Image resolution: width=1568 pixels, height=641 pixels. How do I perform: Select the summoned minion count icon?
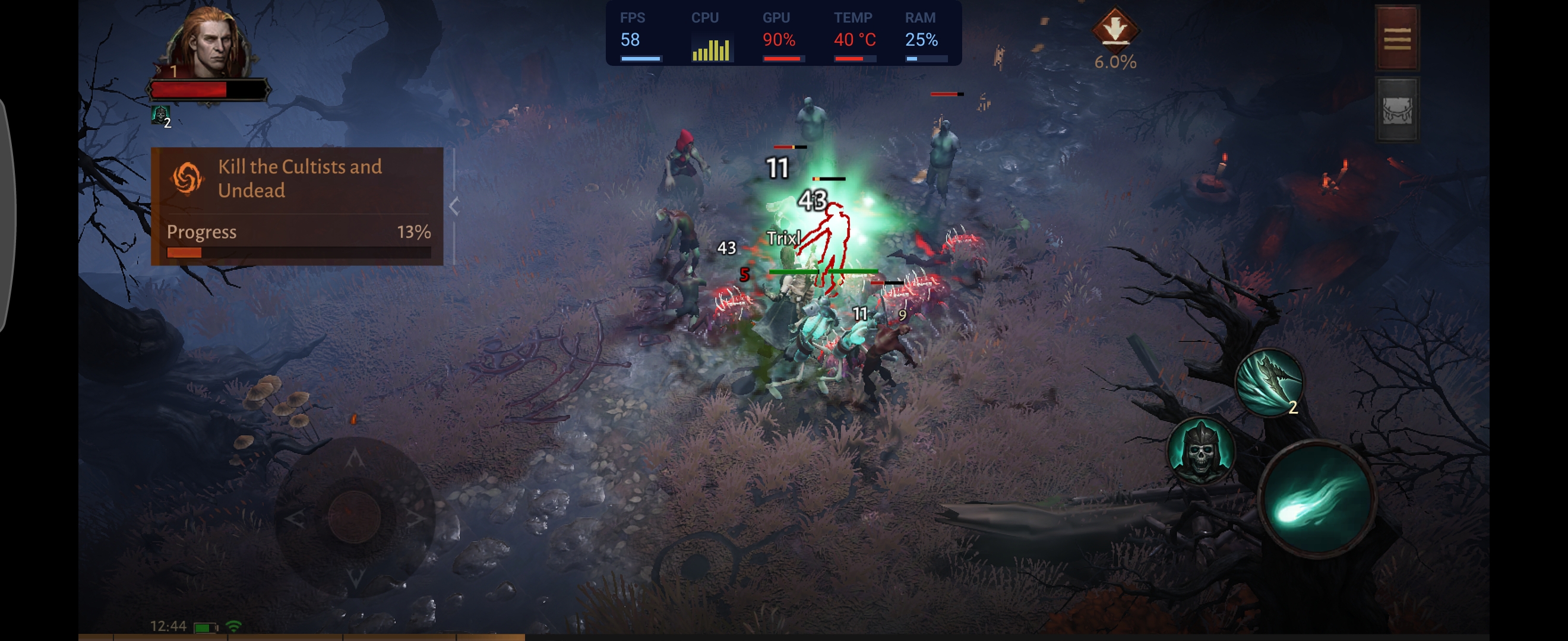[161, 115]
